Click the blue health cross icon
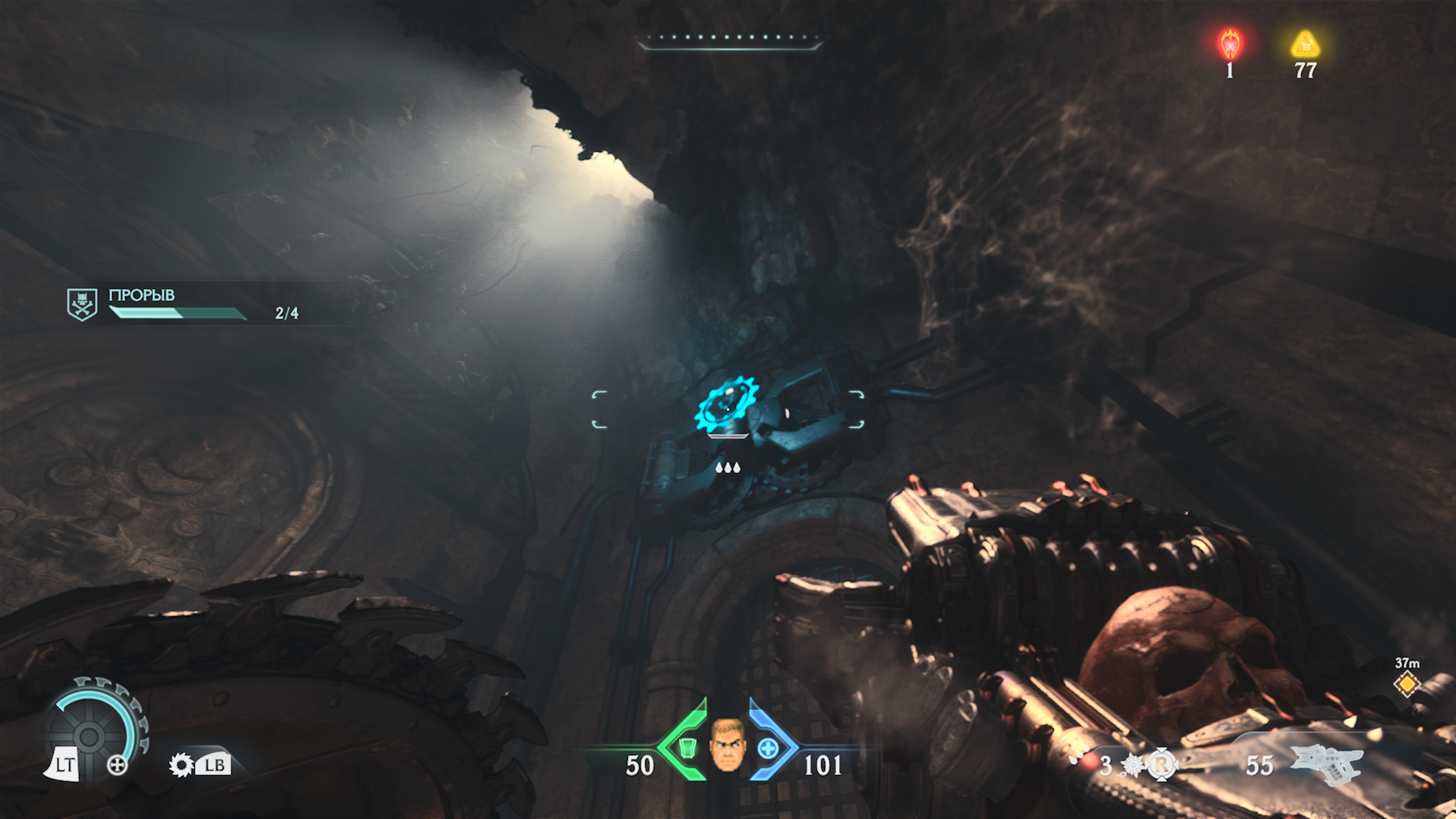The image size is (1456, 819). click(768, 748)
